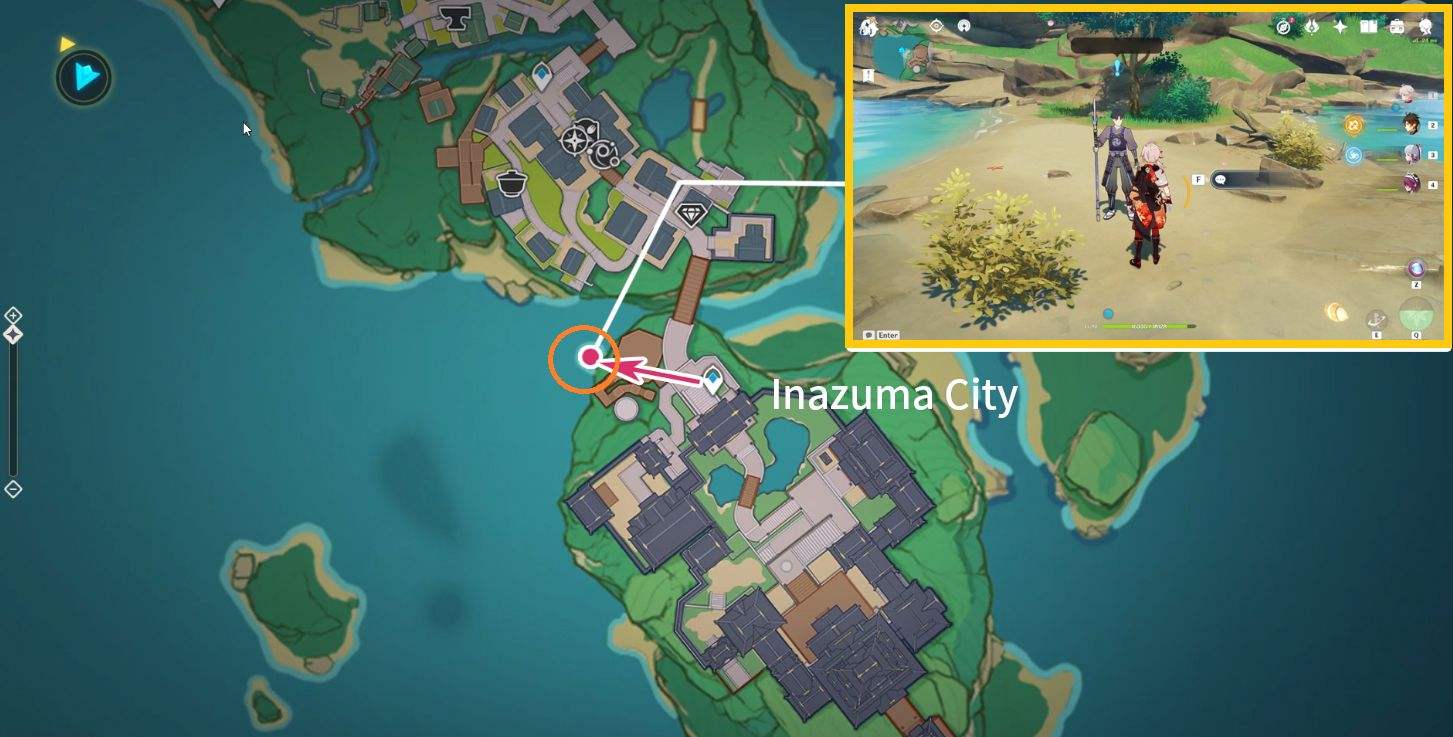The image size is (1453, 737).
Task: Click the quest navigation eye icon
Action: 935,27
